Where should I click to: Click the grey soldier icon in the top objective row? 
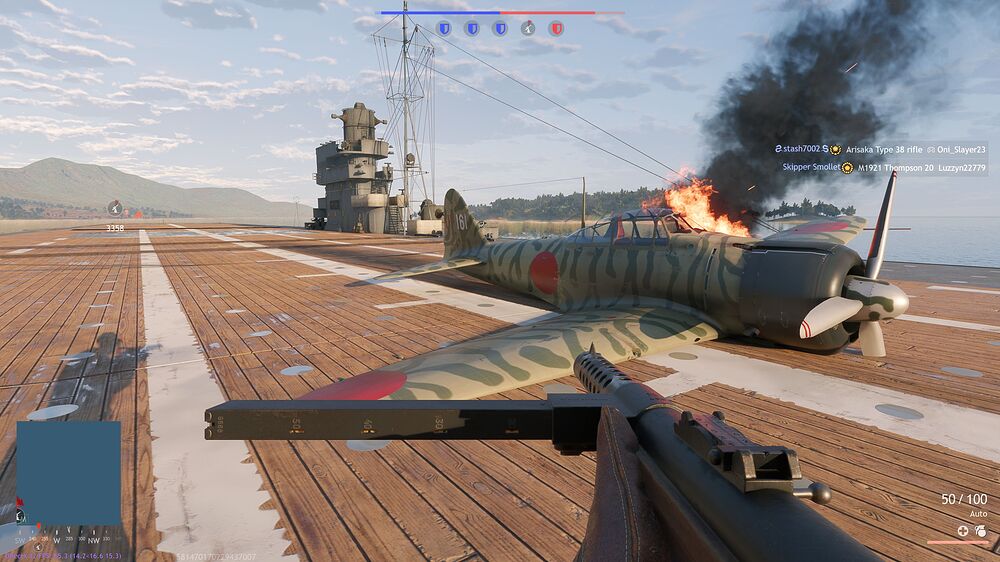528,28
